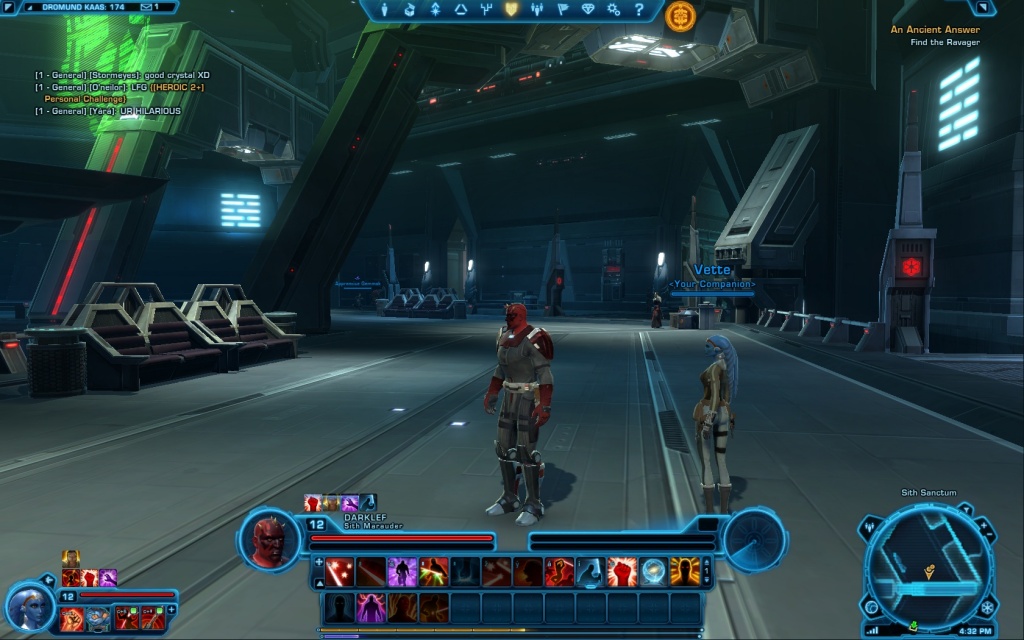The height and width of the screenshot is (640, 1024).
Task: Open the flag icon in the top menu
Action: click(562, 10)
